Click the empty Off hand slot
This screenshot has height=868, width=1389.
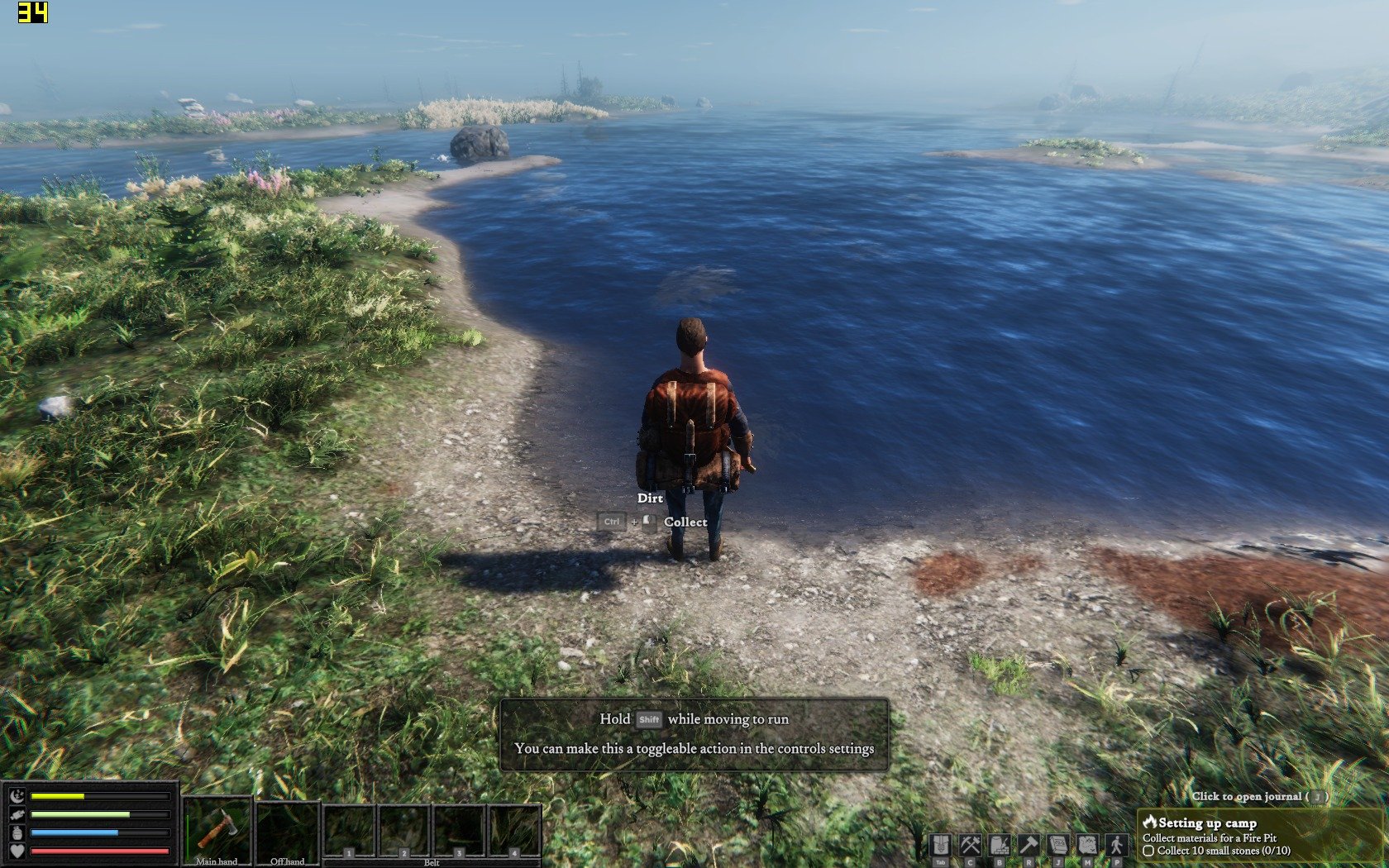[287, 828]
